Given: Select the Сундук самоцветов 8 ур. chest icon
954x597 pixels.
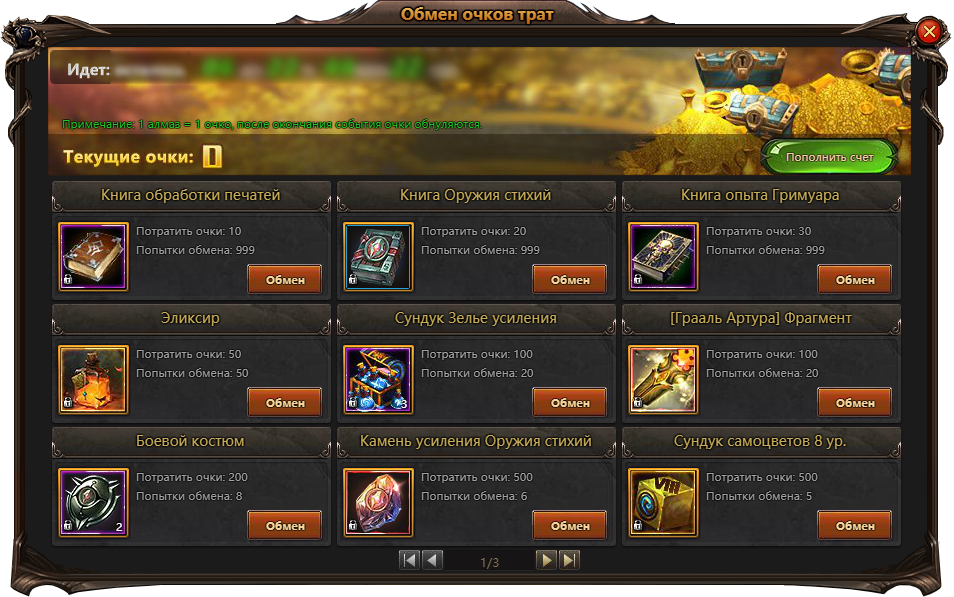Looking at the screenshot, I should (663, 503).
